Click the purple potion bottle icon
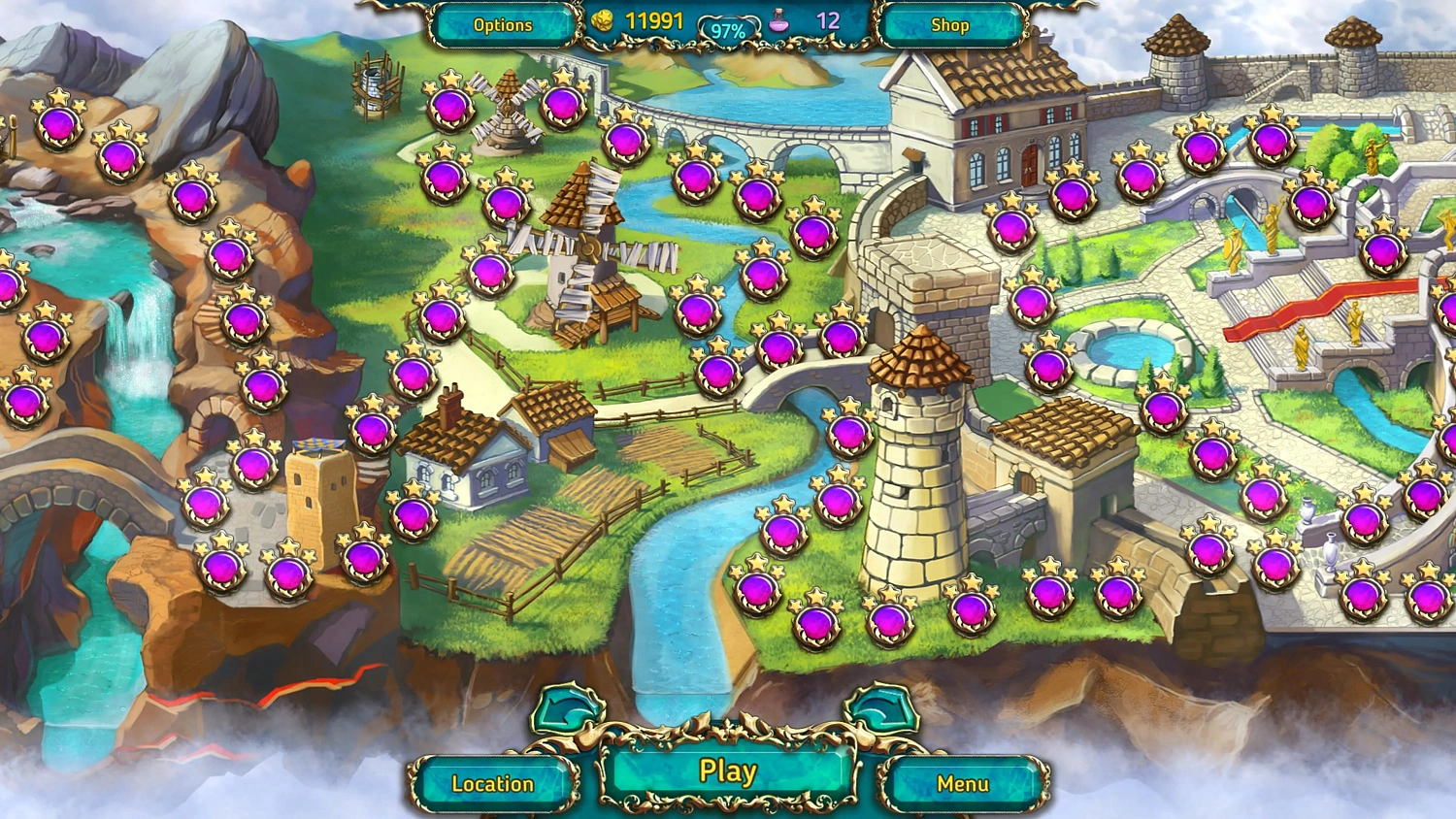 point(777,21)
